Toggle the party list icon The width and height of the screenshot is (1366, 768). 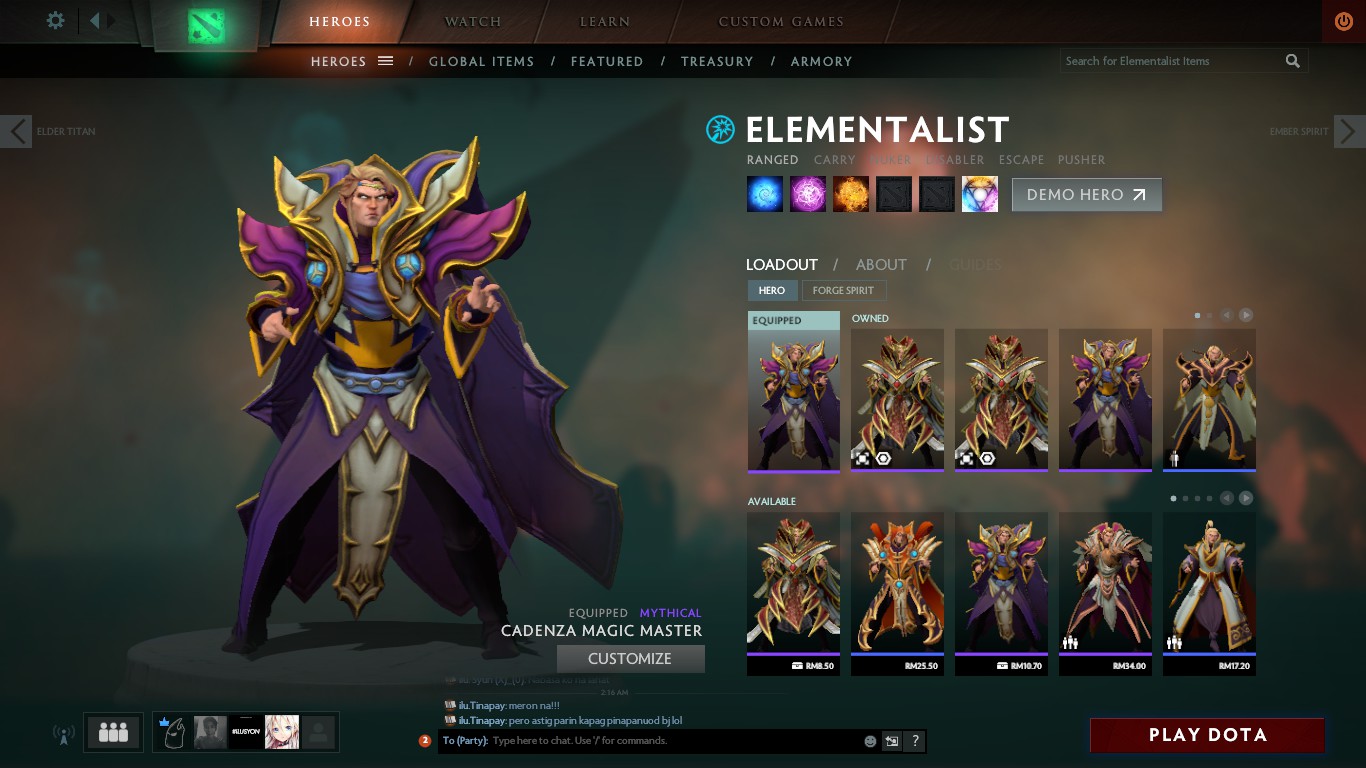point(113,732)
